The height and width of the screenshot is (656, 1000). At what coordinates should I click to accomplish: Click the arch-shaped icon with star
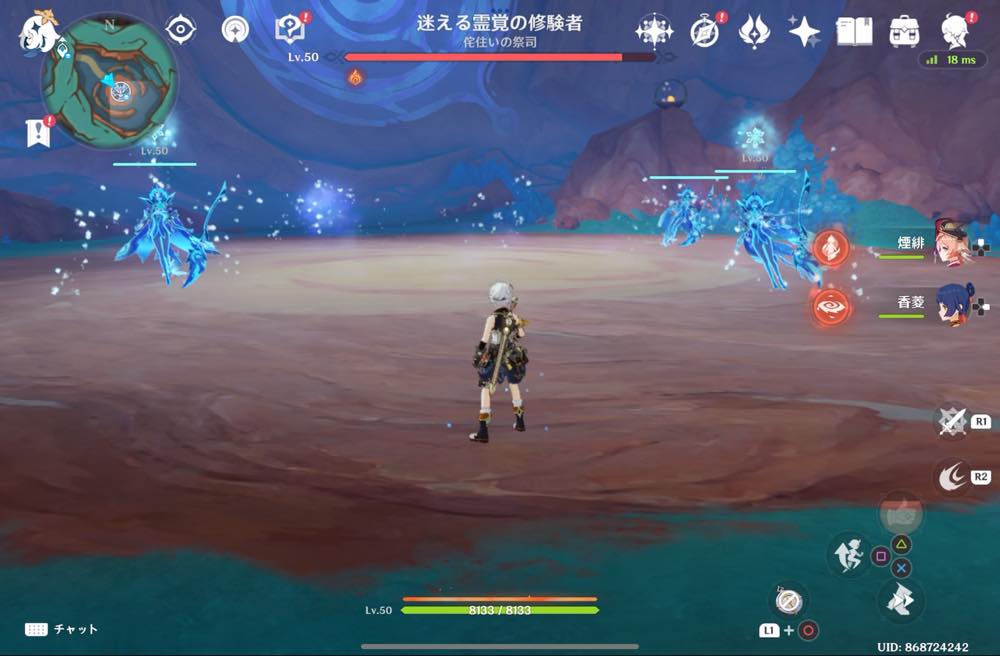236,29
